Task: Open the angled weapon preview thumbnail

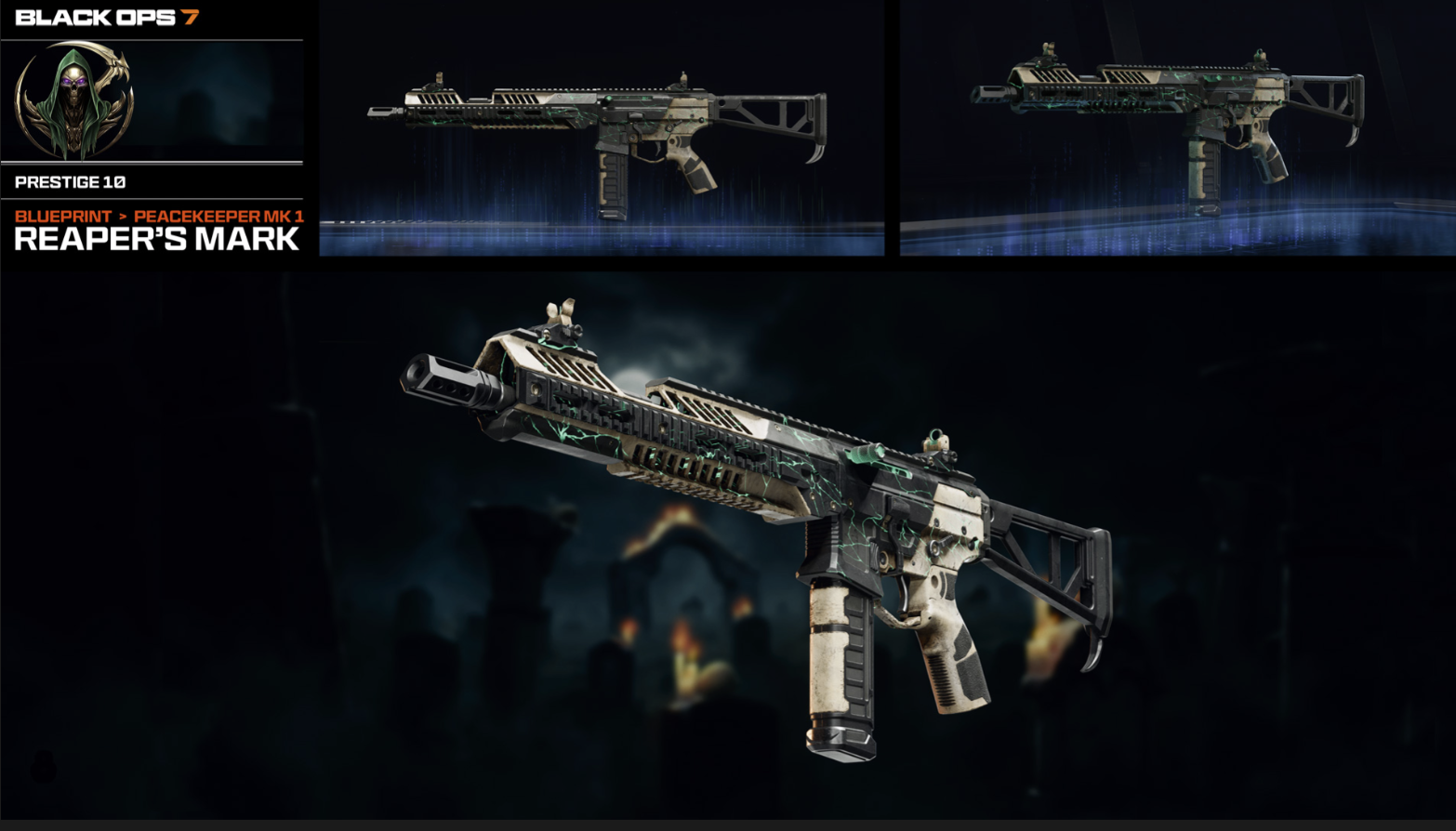Action: coord(1176,128)
